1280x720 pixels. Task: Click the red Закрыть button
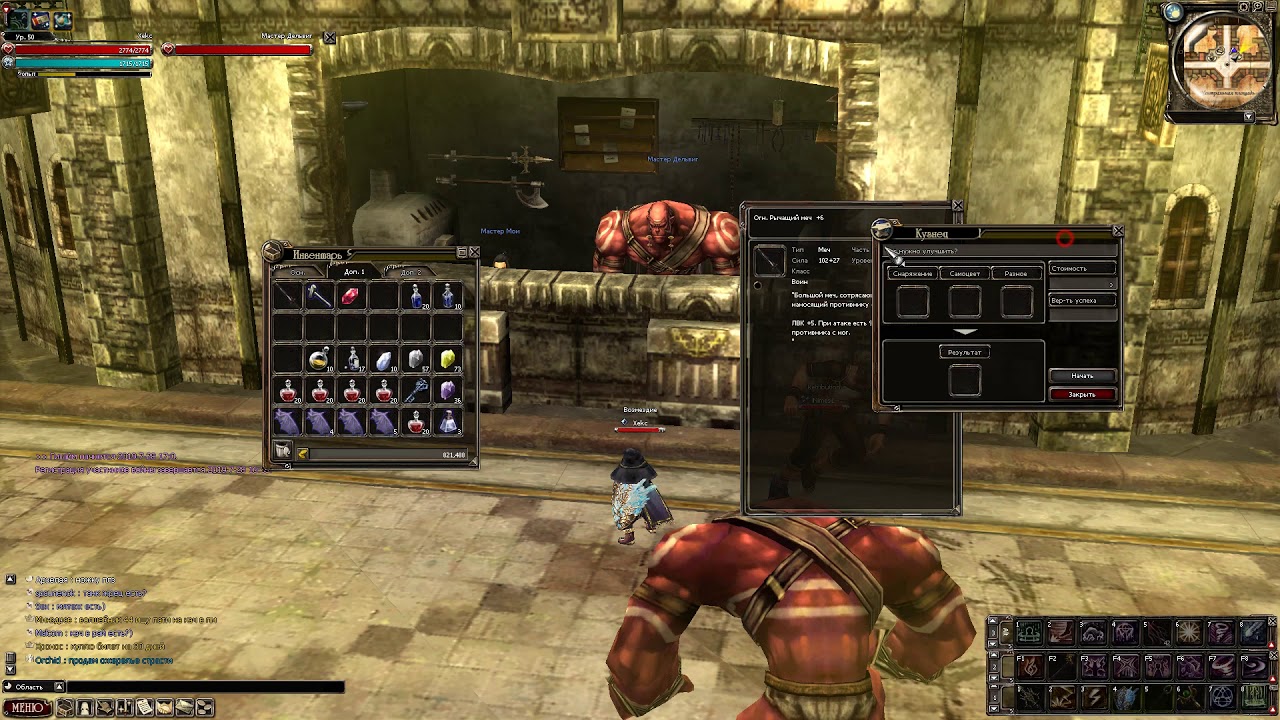click(1082, 394)
